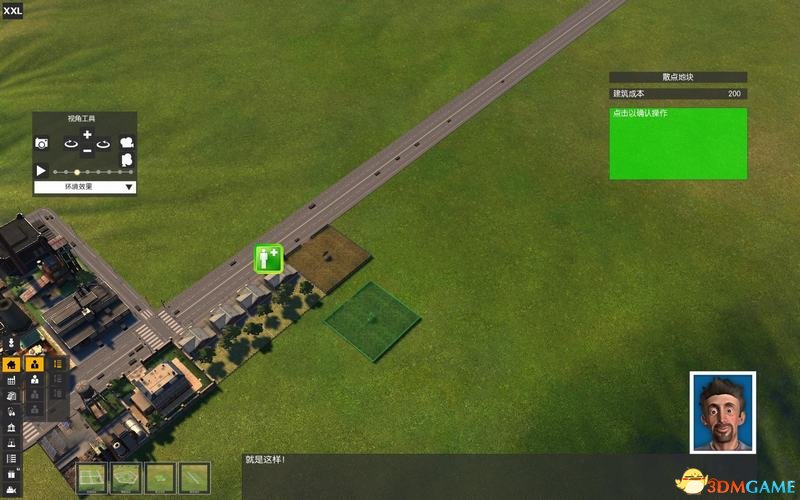This screenshot has height=500, width=800.
Task: Zoom out with the minus button
Action: click(87, 151)
